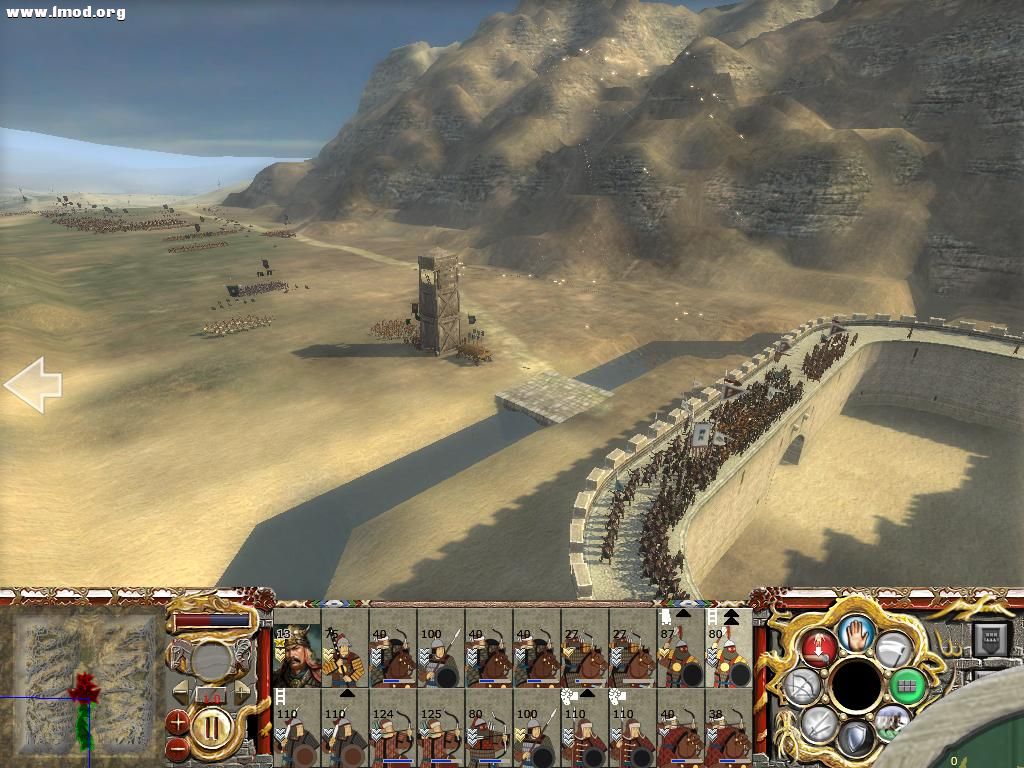Toggle guard mode with the shield icon

(855, 738)
